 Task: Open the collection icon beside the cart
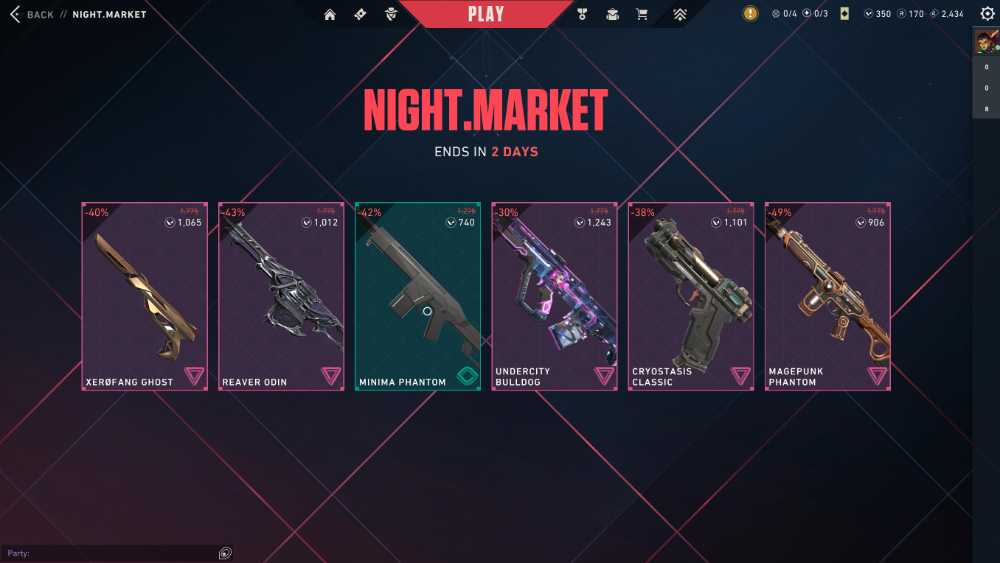[x=612, y=14]
